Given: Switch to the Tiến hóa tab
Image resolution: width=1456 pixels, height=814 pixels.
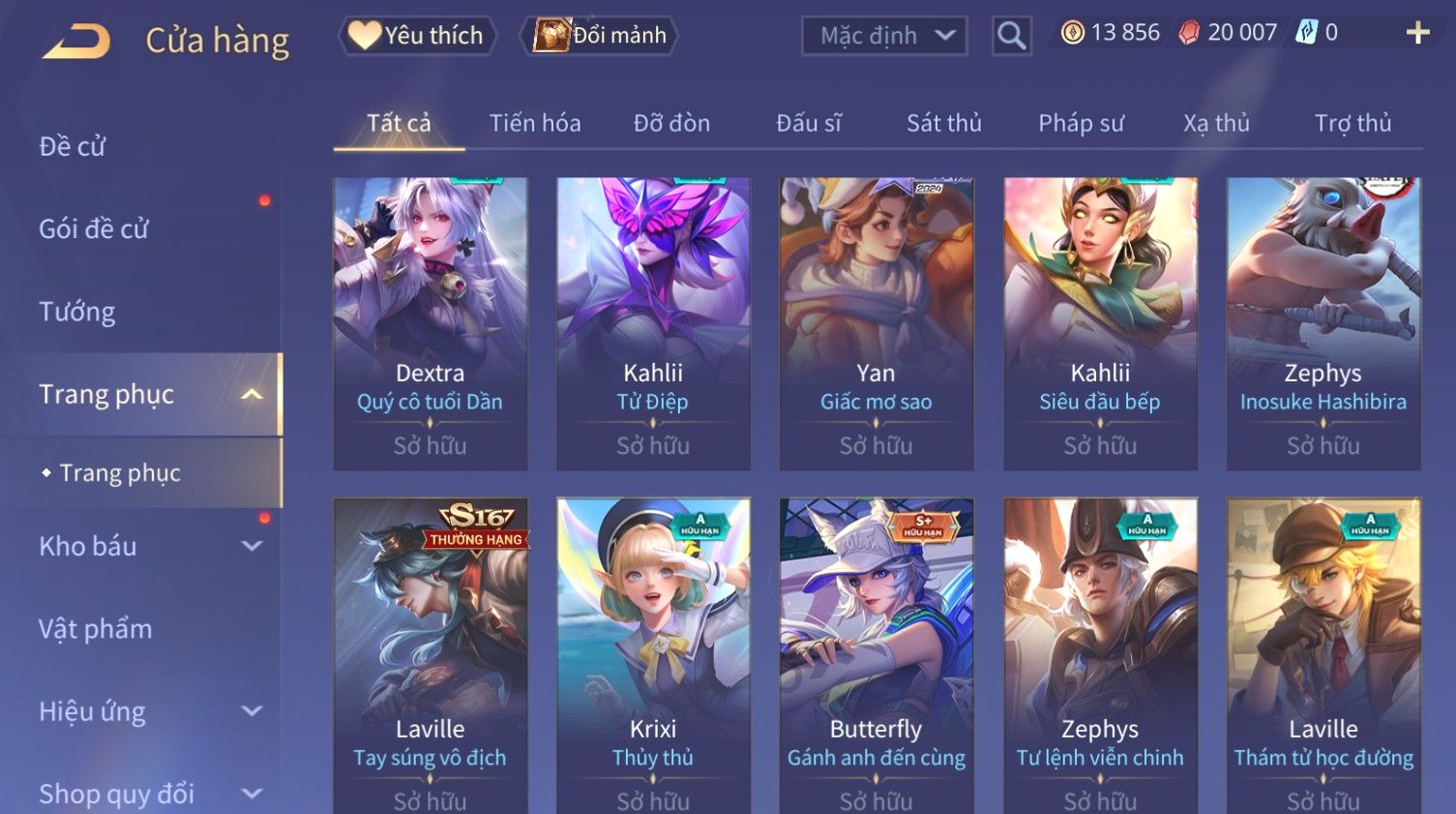Looking at the screenshot, I should [535, 123].
